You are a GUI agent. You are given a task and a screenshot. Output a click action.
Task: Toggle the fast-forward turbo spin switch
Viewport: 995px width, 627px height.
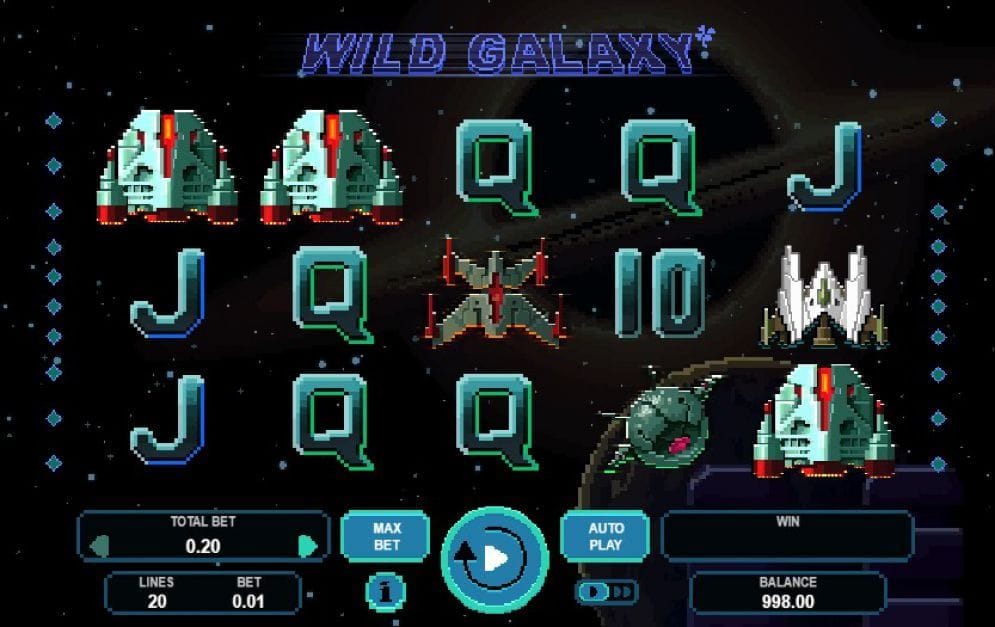606,592
